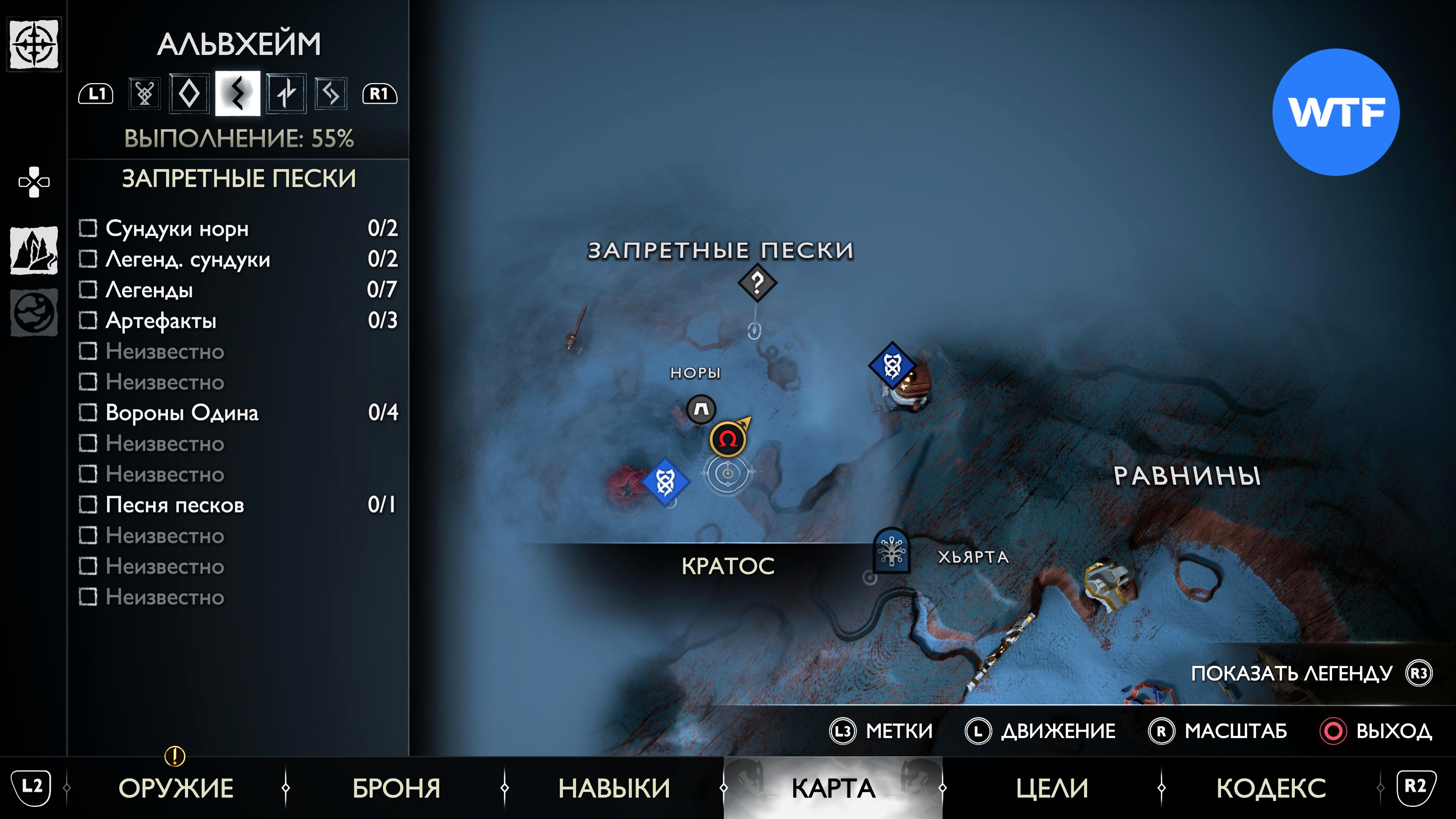Select the Легенды collectible row
Image resolution: width=1456 pixels, height=819 pixels.
pos(149,290)
